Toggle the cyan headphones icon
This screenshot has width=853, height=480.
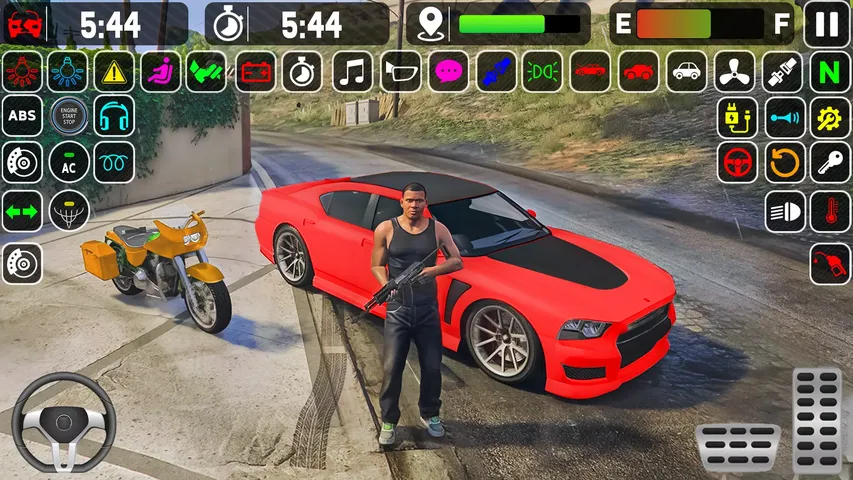[x=114, y=116]
